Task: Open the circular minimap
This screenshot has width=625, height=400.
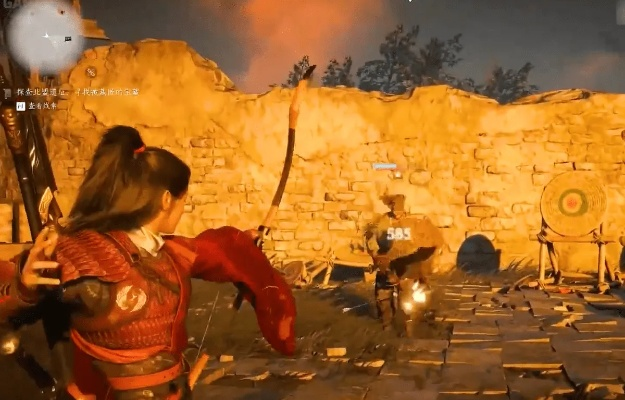Action: point(45,36)
